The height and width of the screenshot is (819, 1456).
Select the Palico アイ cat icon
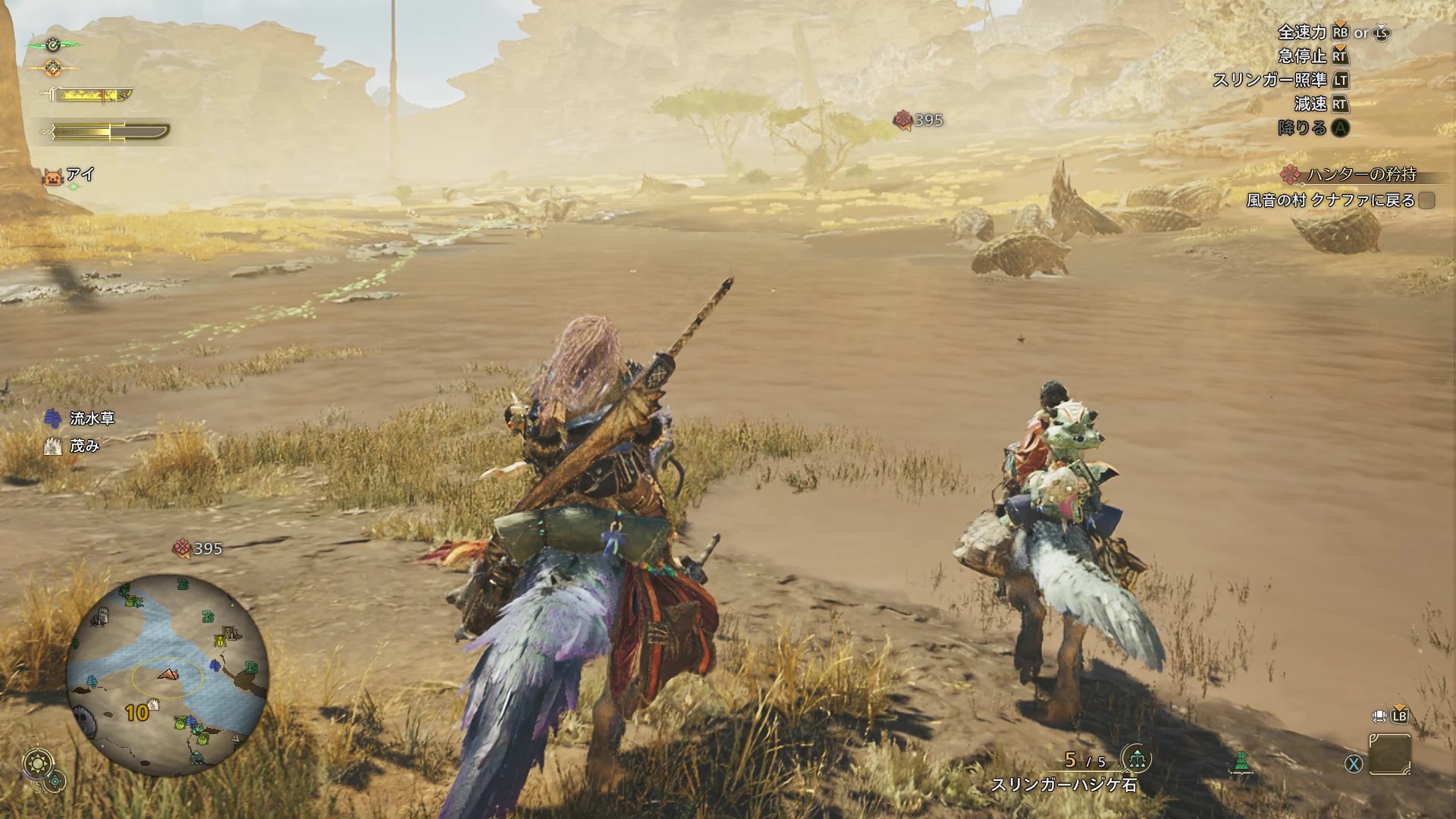click(x=53, y=177)
